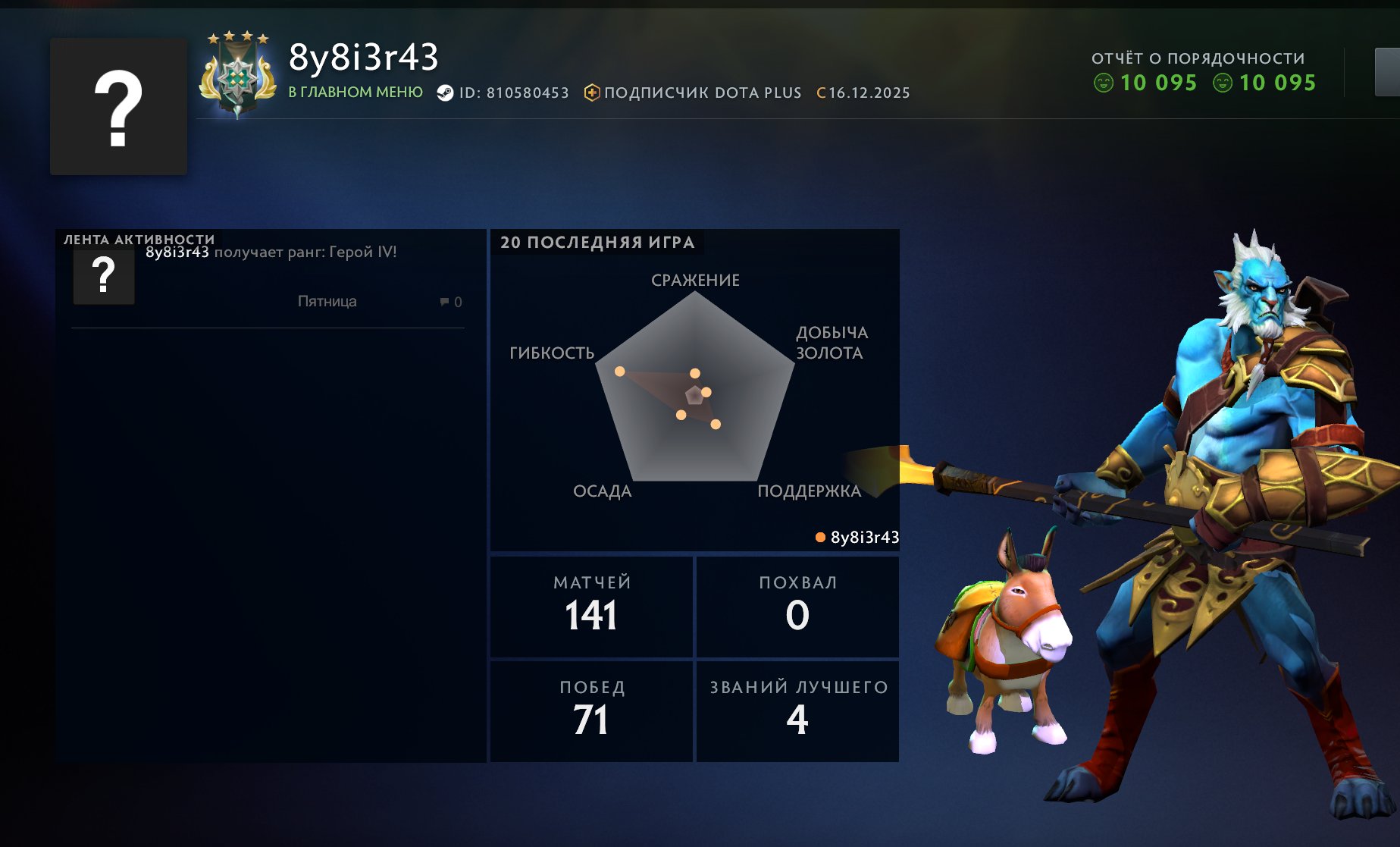Click the question mark profile avatar
Viewport: 1400px width, 847px height.
(x=118, y=105)
